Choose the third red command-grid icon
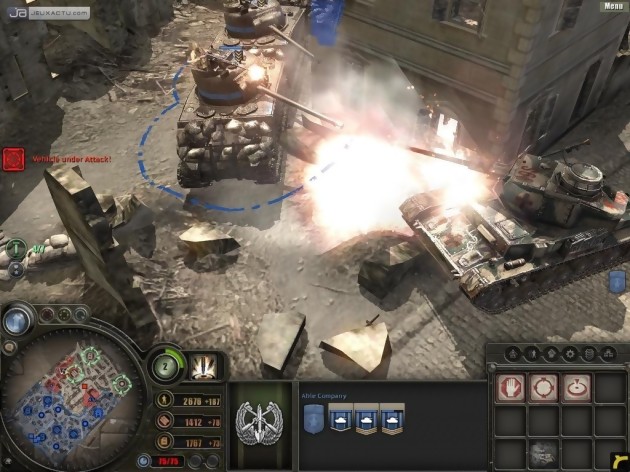The image size is (630, 472). [576, 387]
